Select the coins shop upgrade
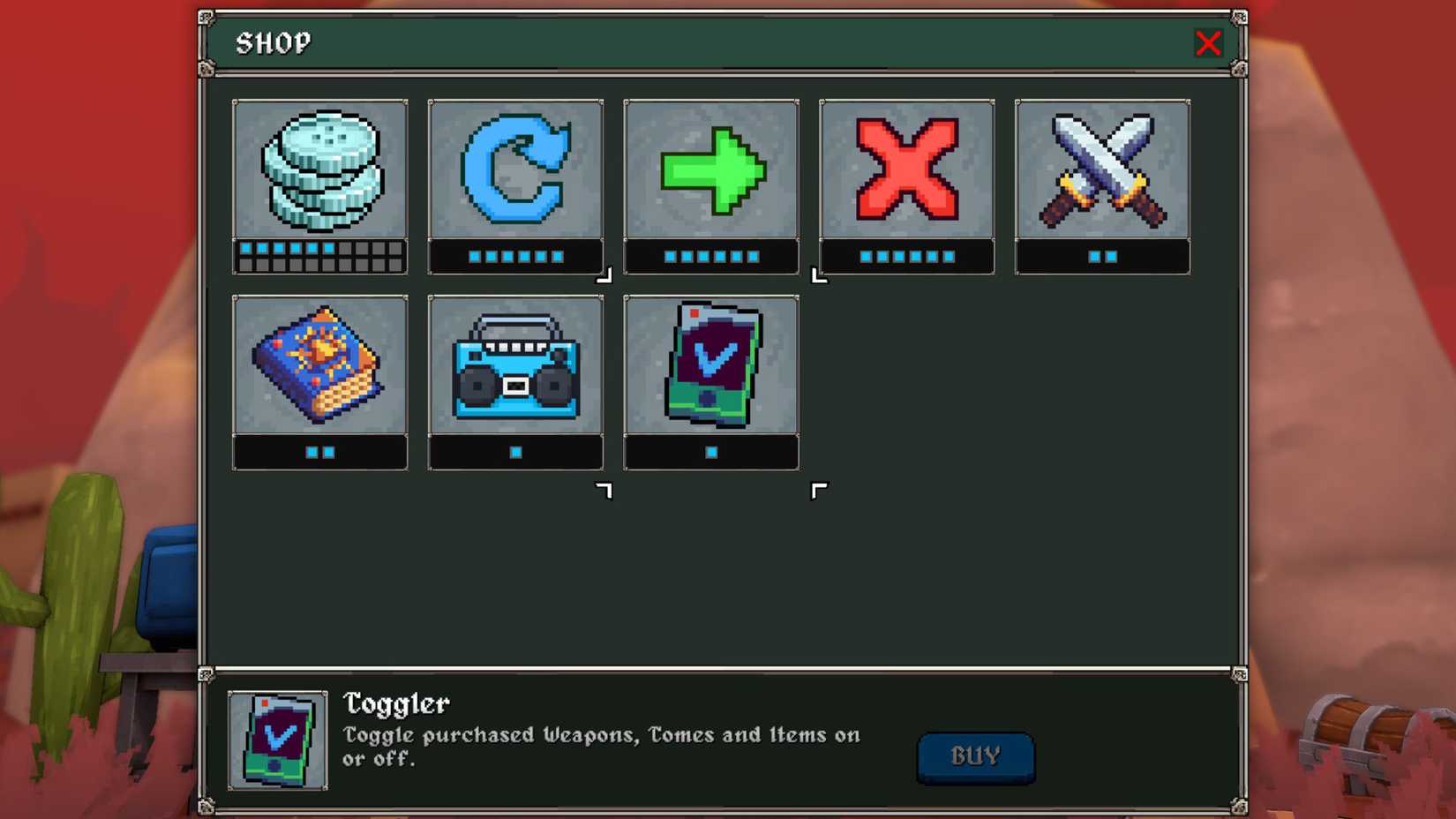 [x=319, y=172]
